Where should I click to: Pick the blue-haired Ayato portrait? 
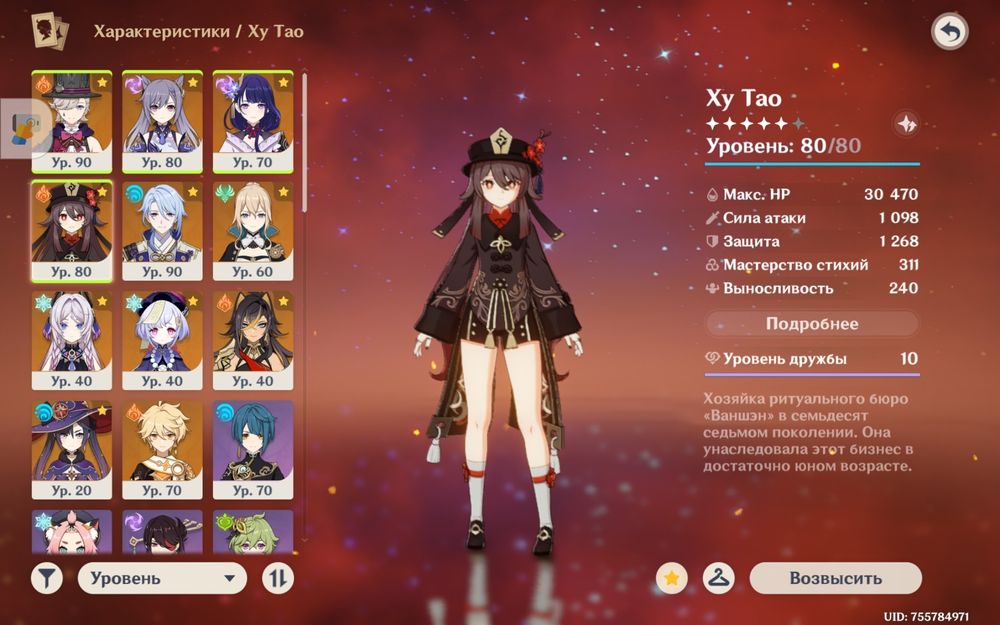pyautogui.click(x=162, y=230)
